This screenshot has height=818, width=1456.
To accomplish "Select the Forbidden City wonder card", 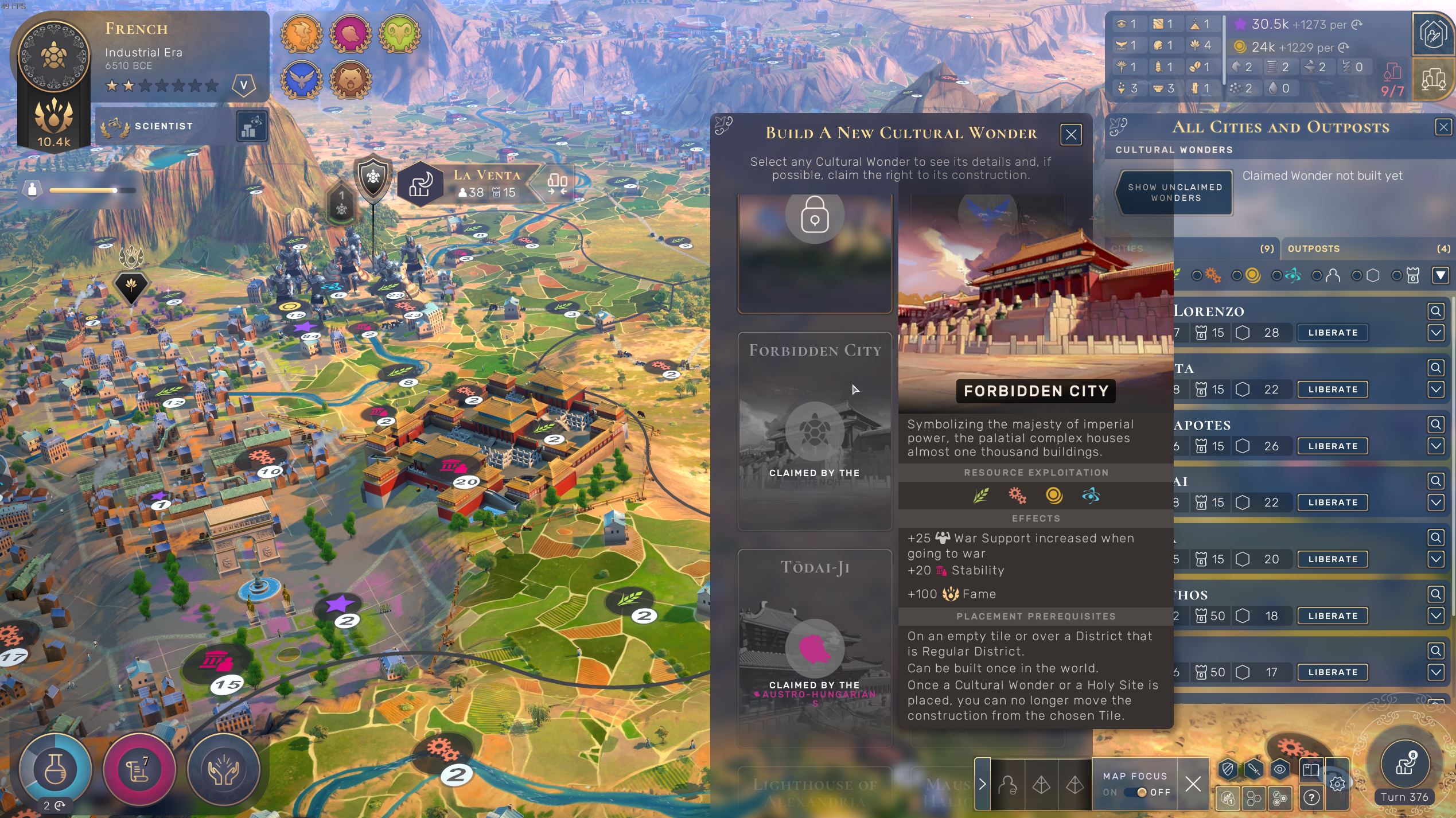I will 815,431.
